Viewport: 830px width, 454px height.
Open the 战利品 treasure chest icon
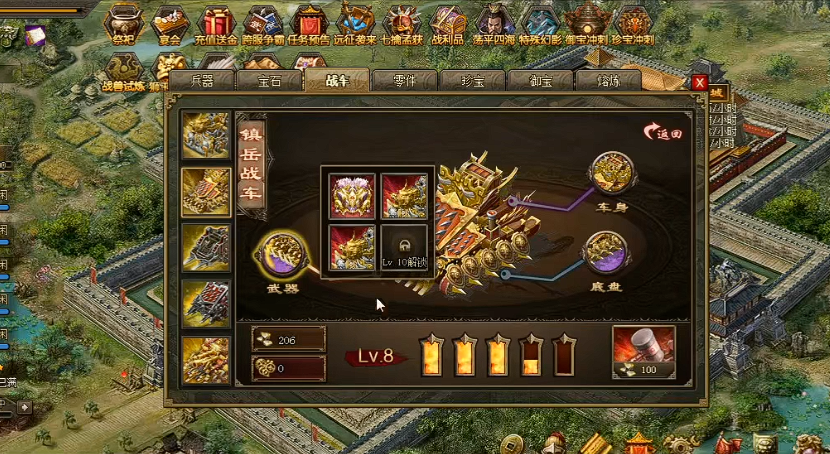click(446, 23)
